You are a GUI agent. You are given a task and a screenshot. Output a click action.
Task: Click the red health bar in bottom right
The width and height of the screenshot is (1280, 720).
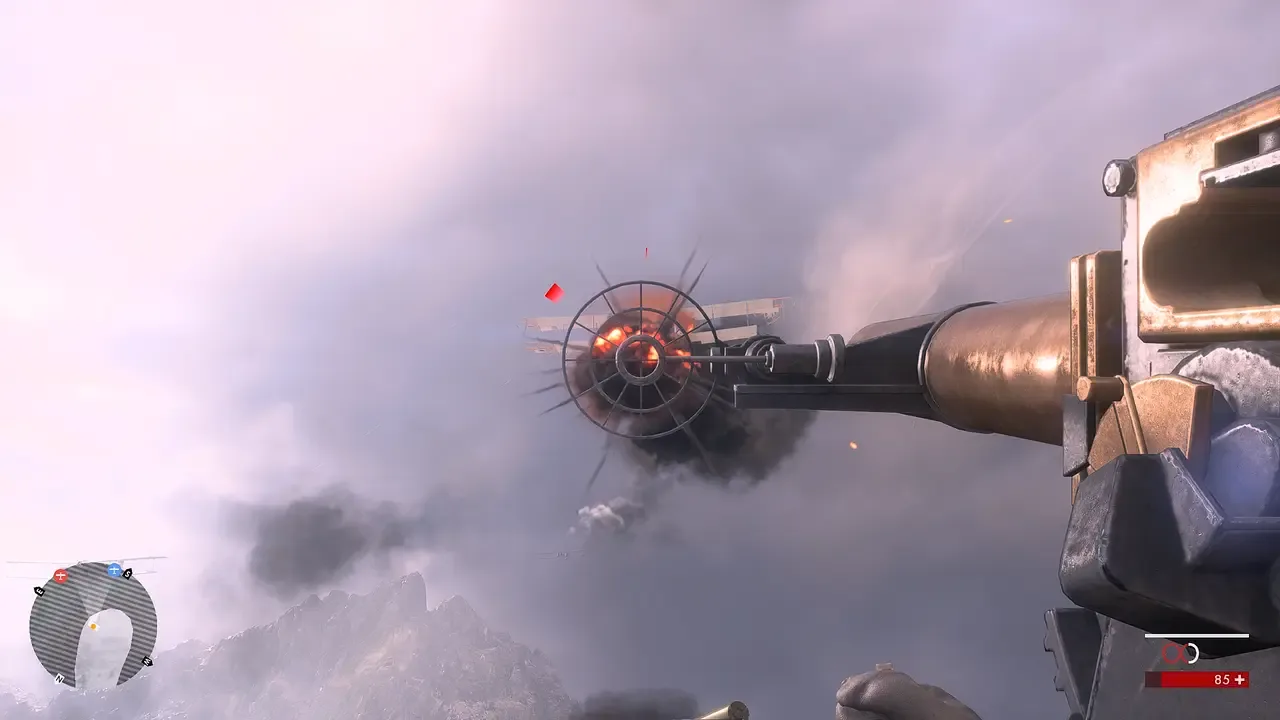point(1198,679)
